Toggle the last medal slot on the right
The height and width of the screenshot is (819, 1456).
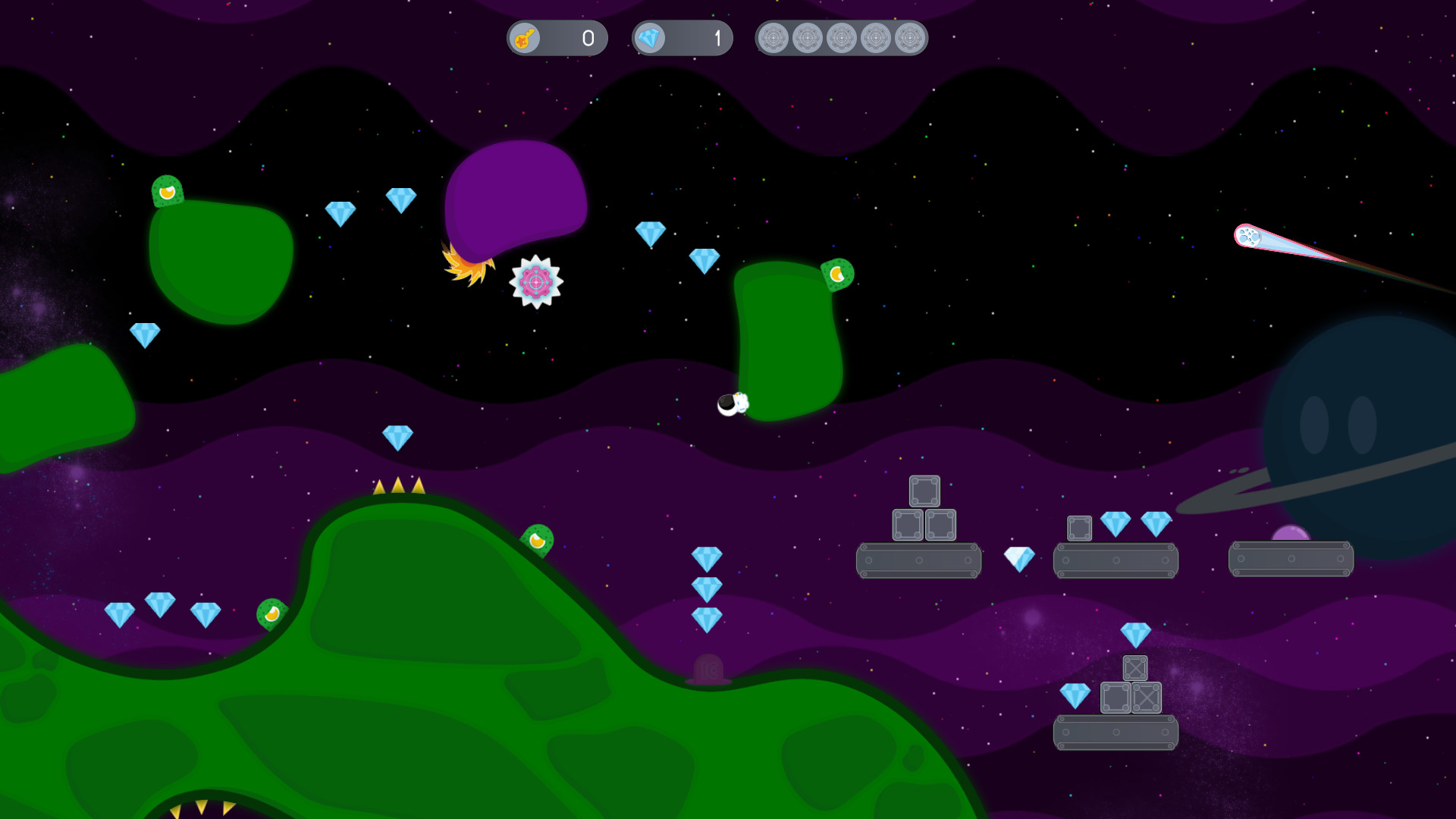pos(909,37)
